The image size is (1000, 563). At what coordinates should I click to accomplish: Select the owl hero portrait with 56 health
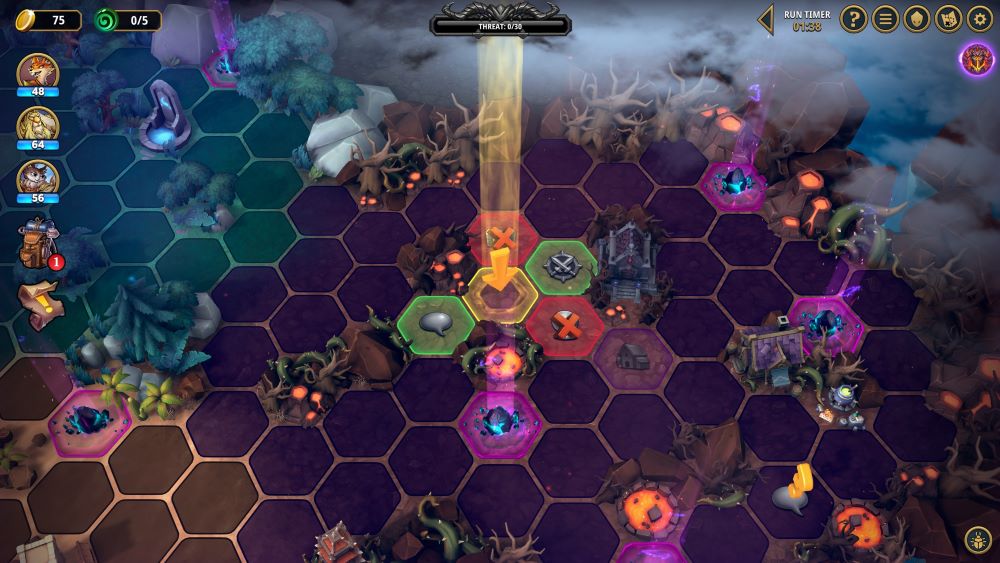pos(37,178)
